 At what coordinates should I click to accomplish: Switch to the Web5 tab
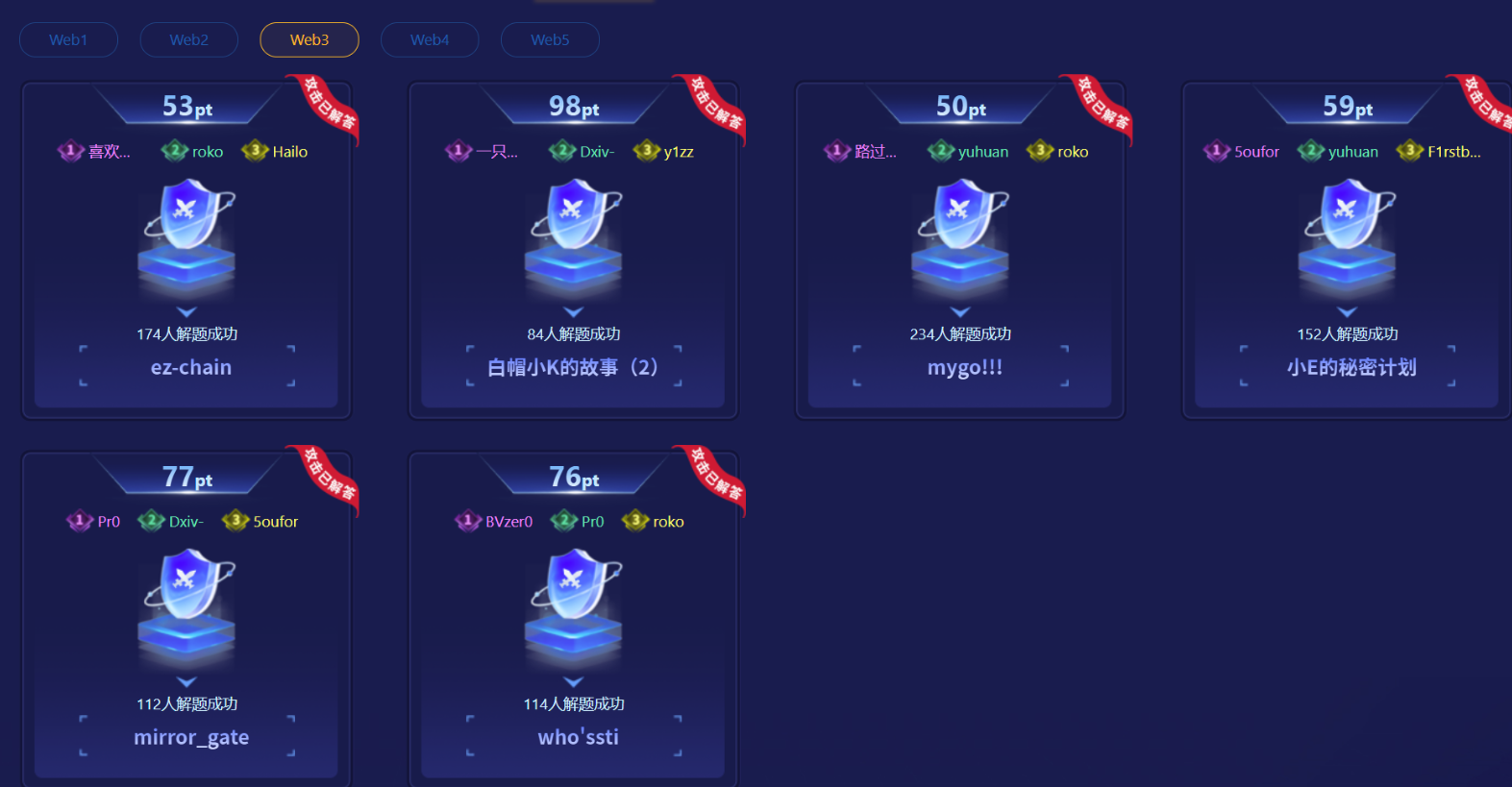pyautogui.click(x=550, y=40)
